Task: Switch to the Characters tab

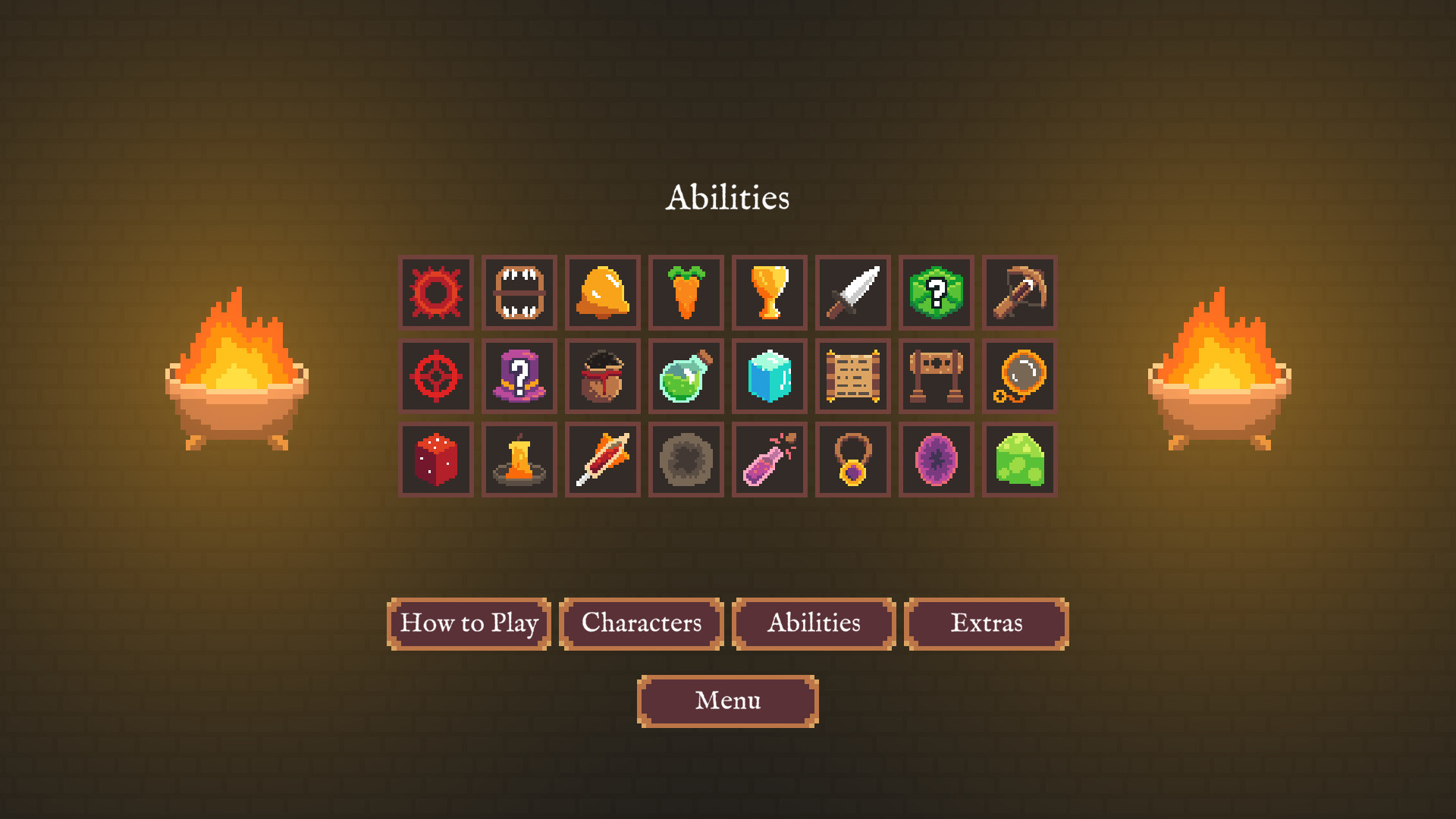Action: click(641, 623)
